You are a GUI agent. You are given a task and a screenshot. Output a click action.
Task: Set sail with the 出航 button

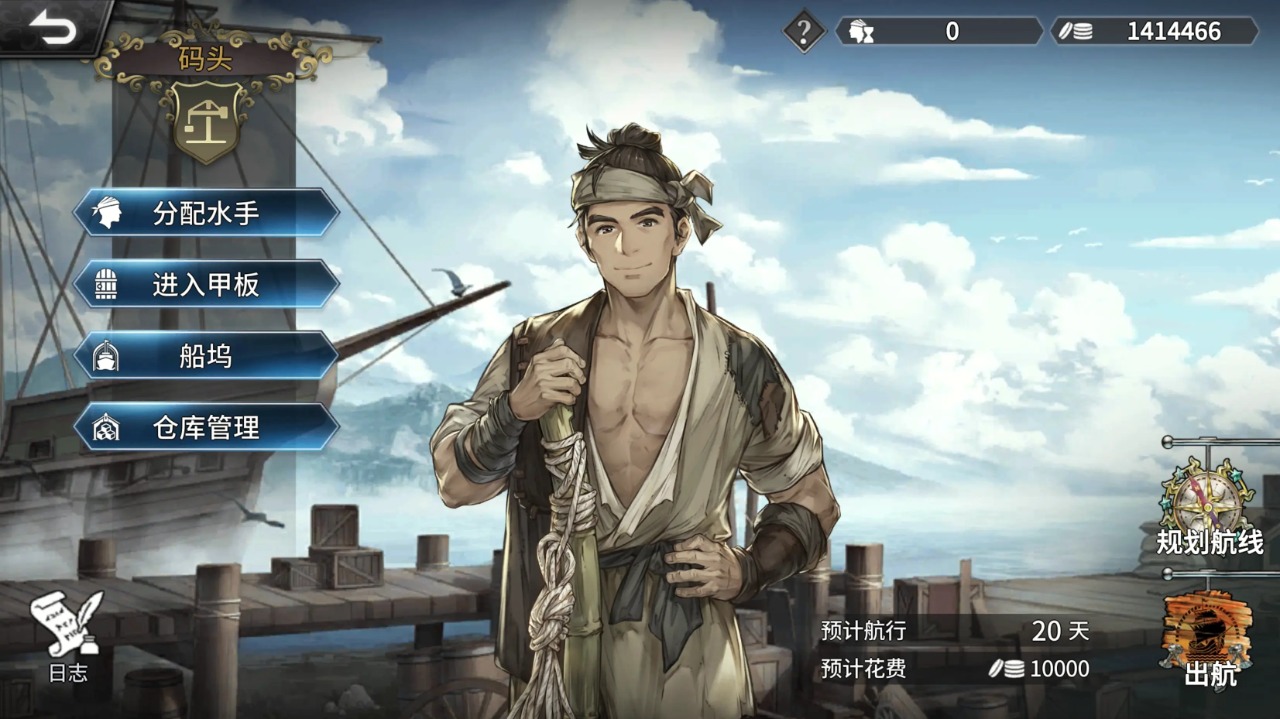1208,637
